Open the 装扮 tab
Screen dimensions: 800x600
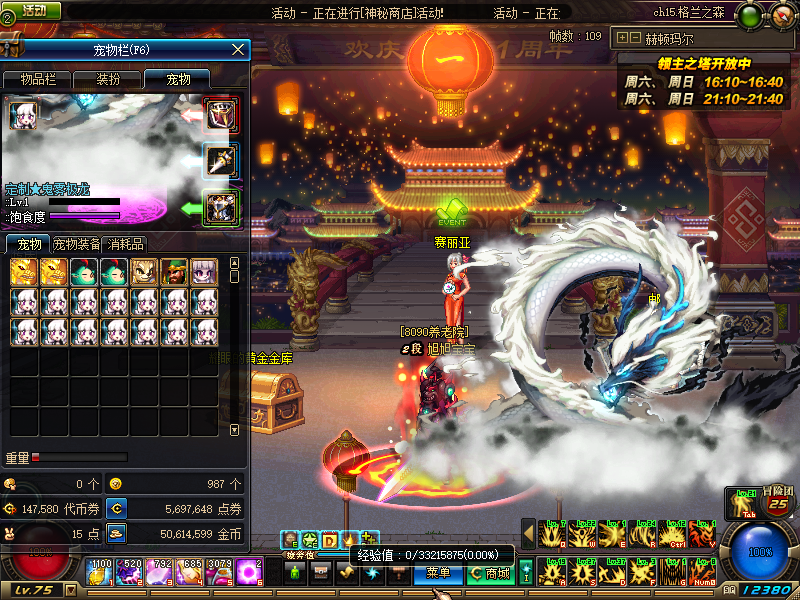tap(109, 80)
